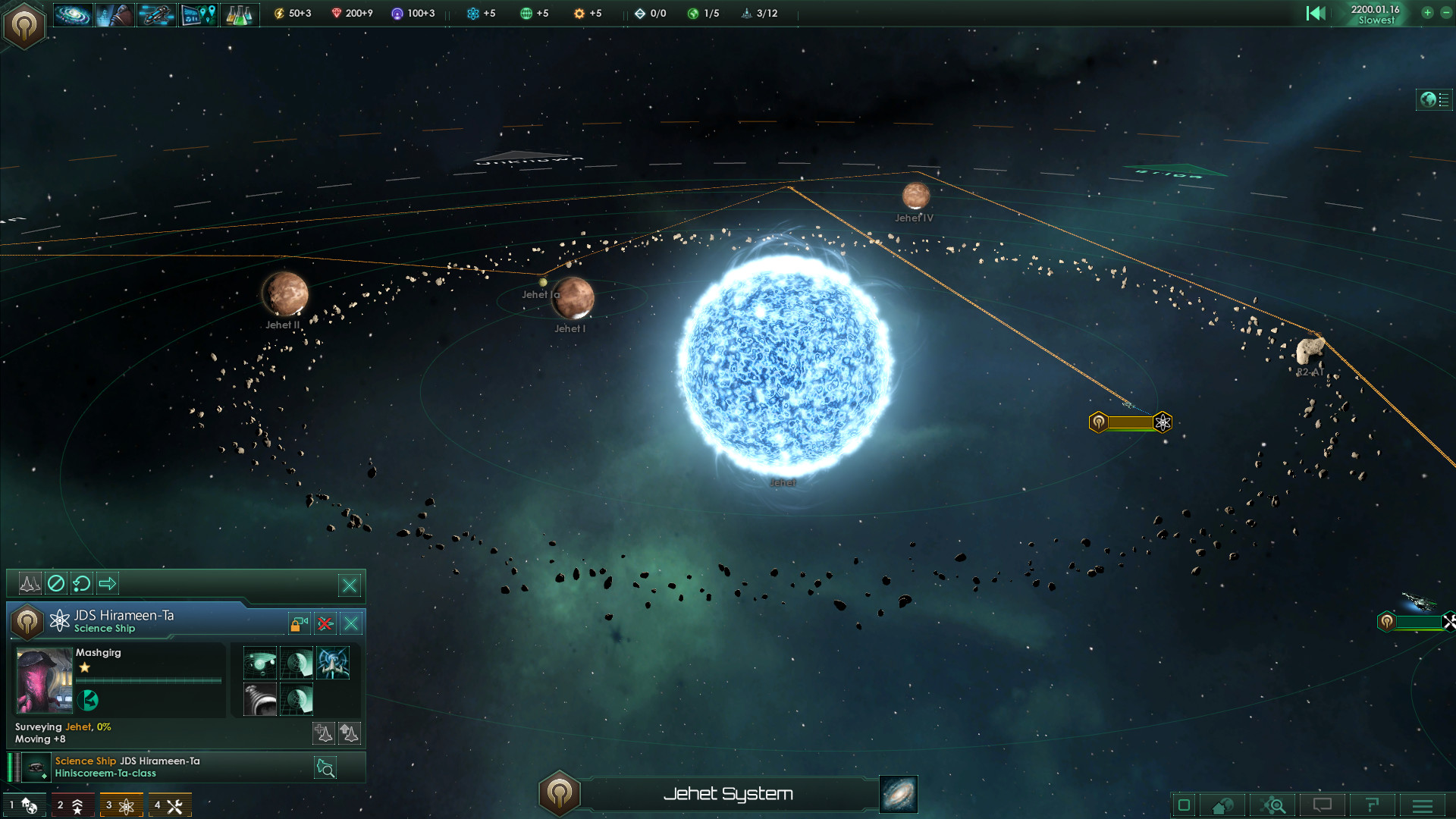1456x819 pixels.
Task: Open the Leaders panel in the top toolbar
Action: pos(115,14)
